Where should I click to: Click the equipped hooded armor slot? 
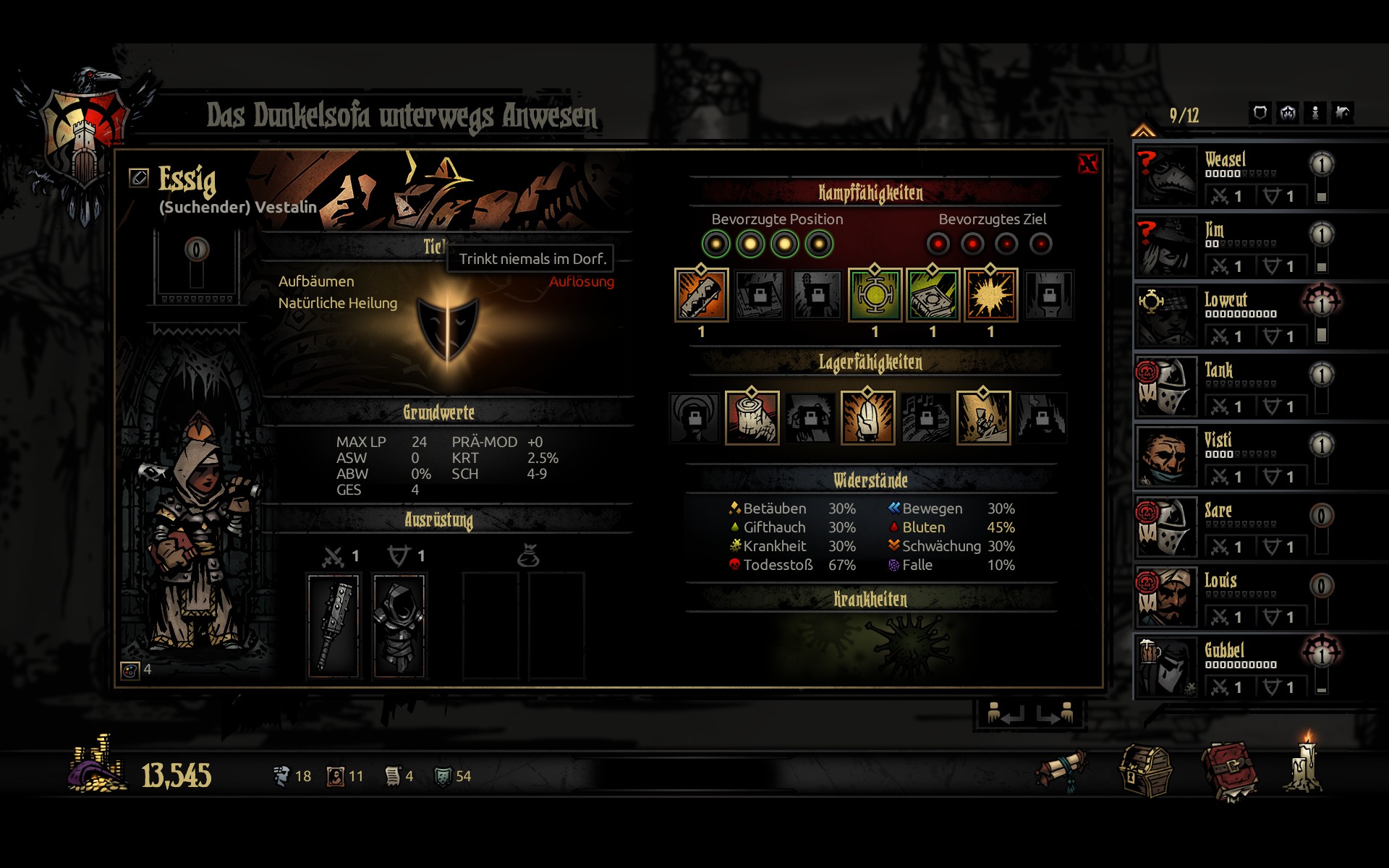[x=399, y=626]
